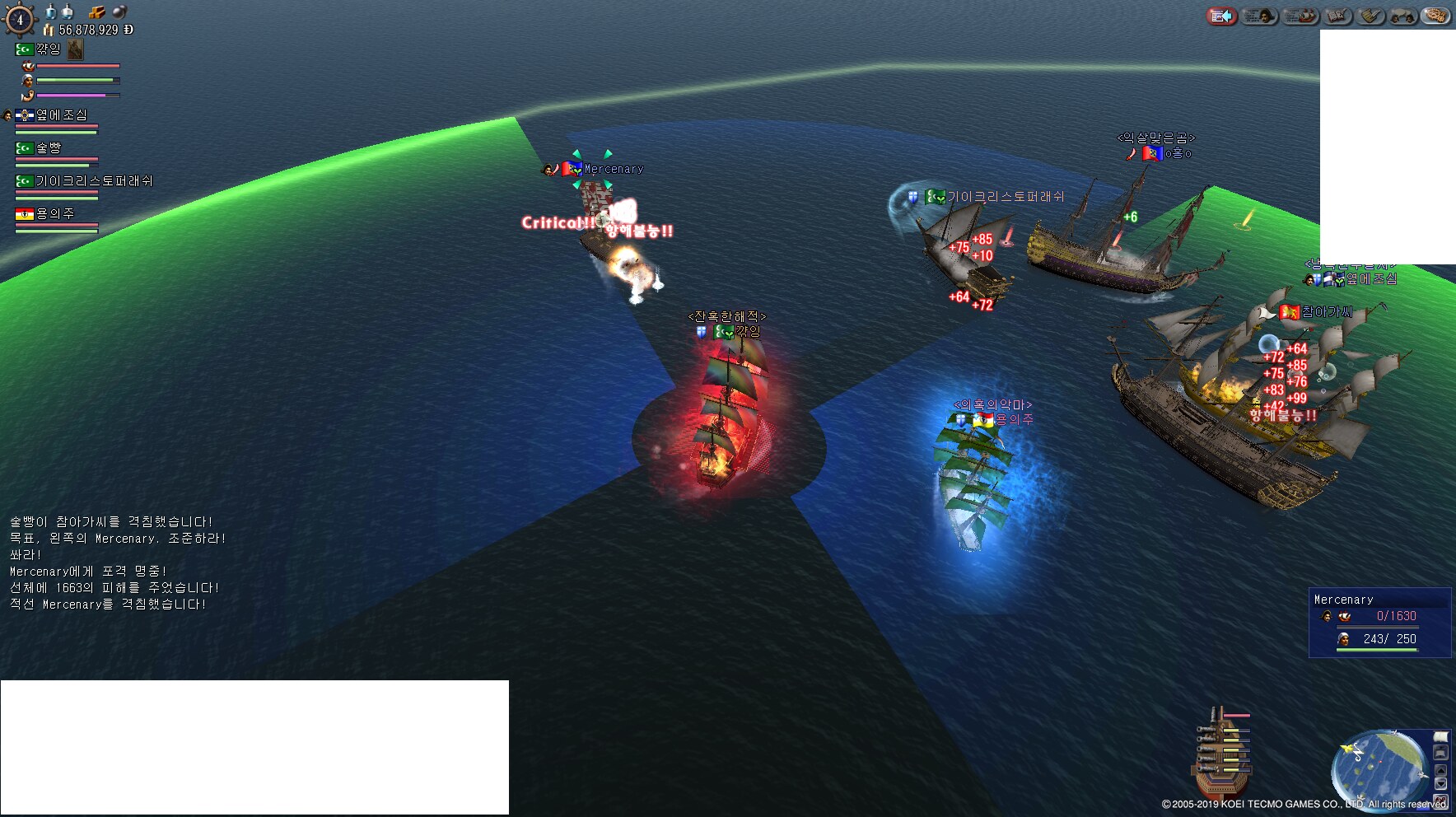The image size is (1456, 817).
Task: Click the ship's wheel icon showing 4
Action: pos(20,20)
